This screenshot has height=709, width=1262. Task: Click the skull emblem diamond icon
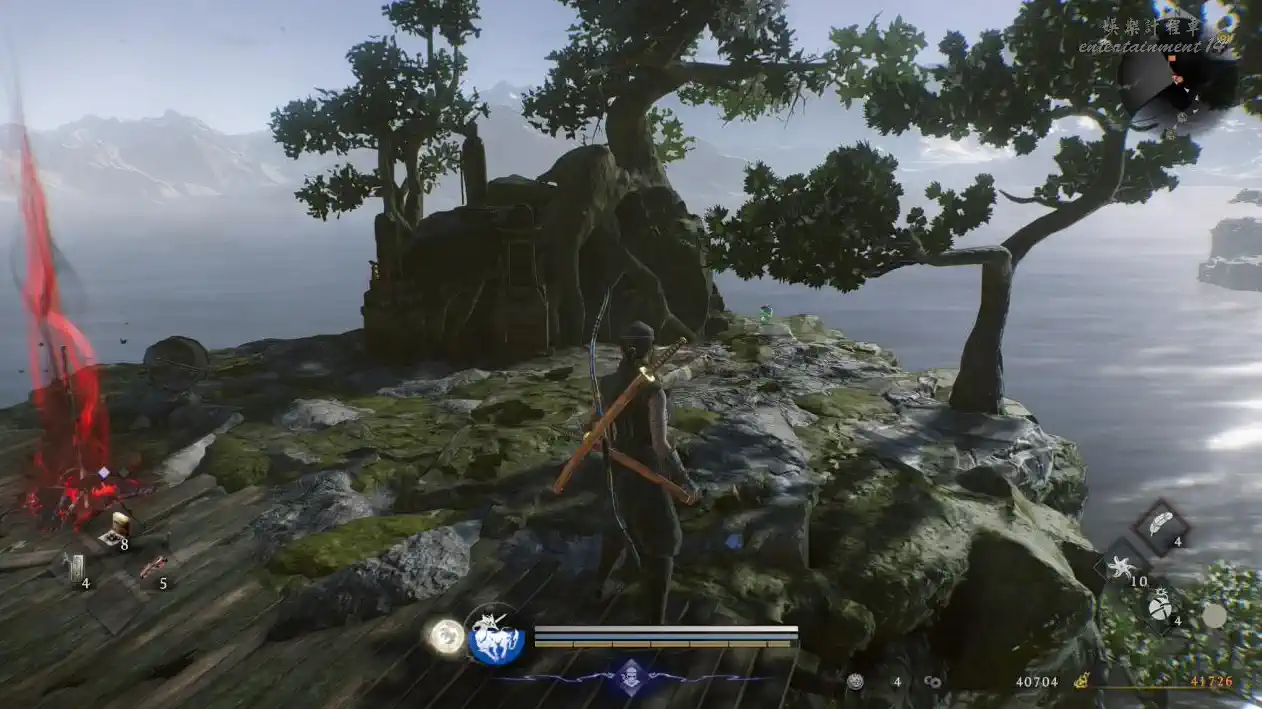click(631, 677)
